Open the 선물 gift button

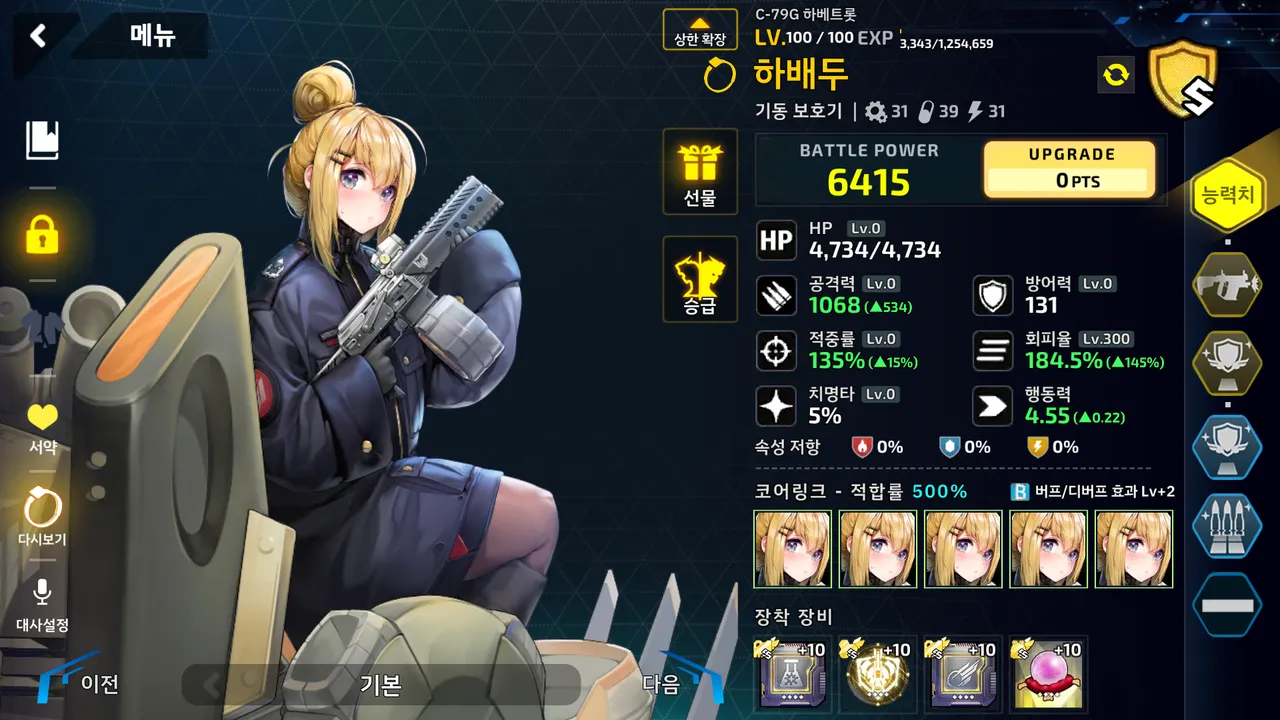pyautogui.click(x=700, y=172)
